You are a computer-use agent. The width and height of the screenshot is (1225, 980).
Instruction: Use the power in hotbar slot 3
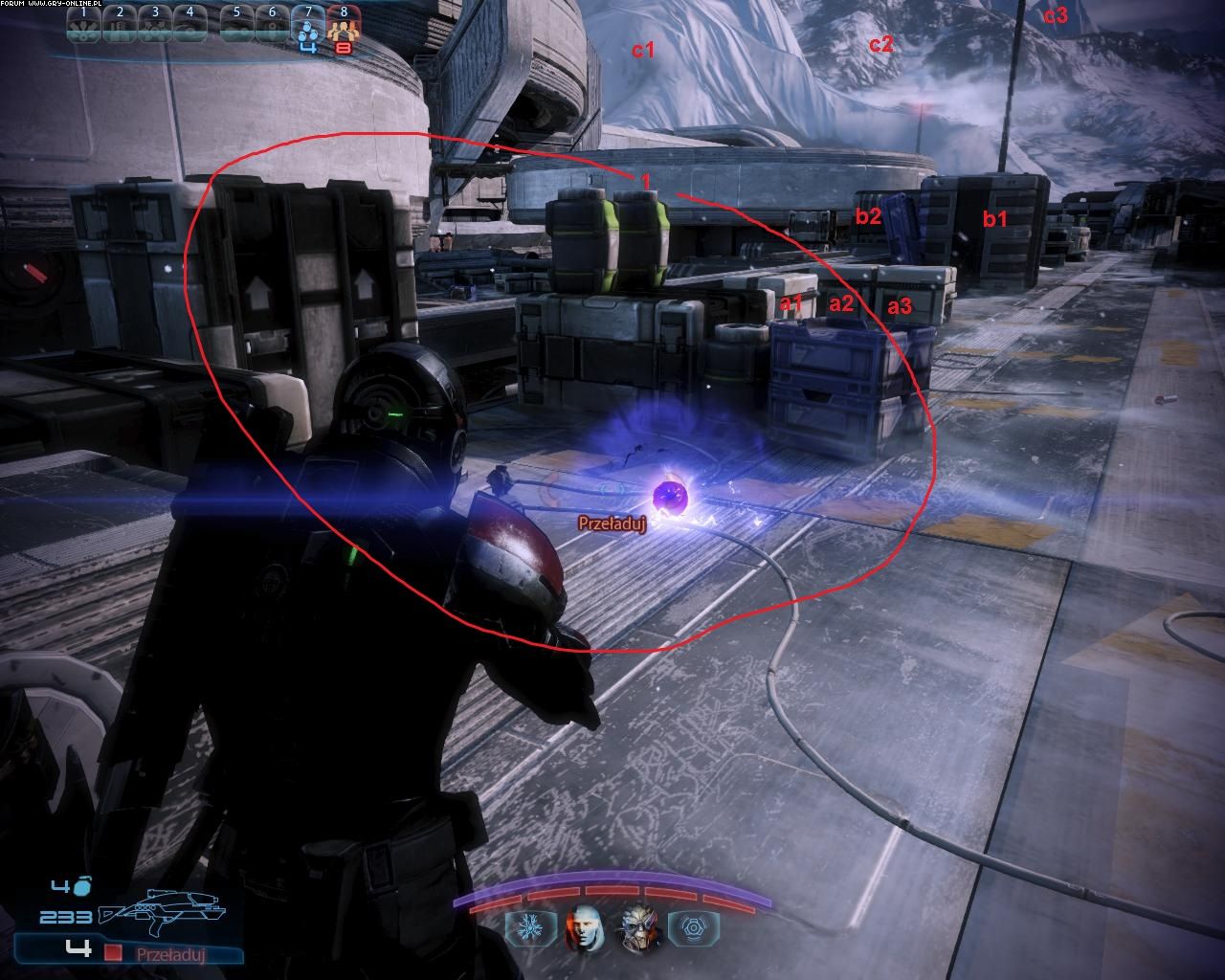click(155, 23)
